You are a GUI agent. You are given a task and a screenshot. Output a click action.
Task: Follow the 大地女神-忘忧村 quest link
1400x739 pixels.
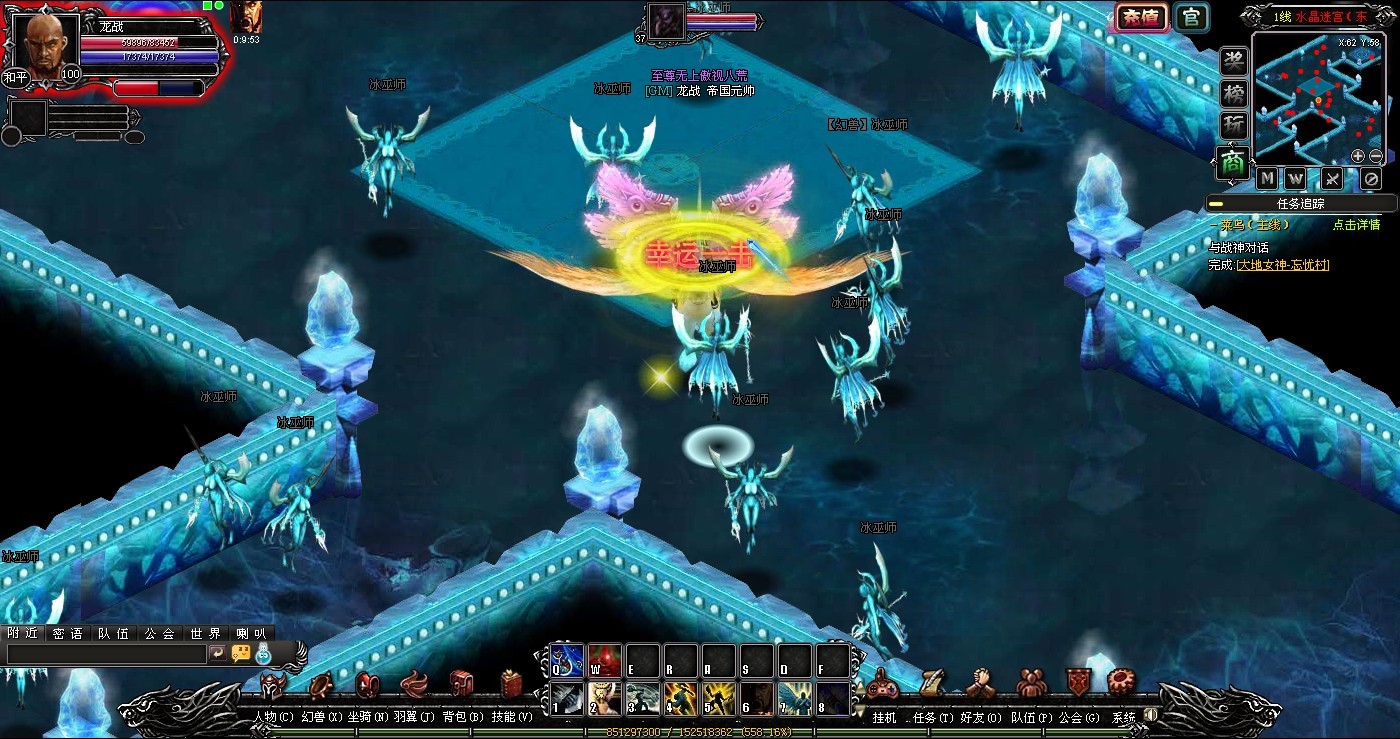pos(1283,265)
